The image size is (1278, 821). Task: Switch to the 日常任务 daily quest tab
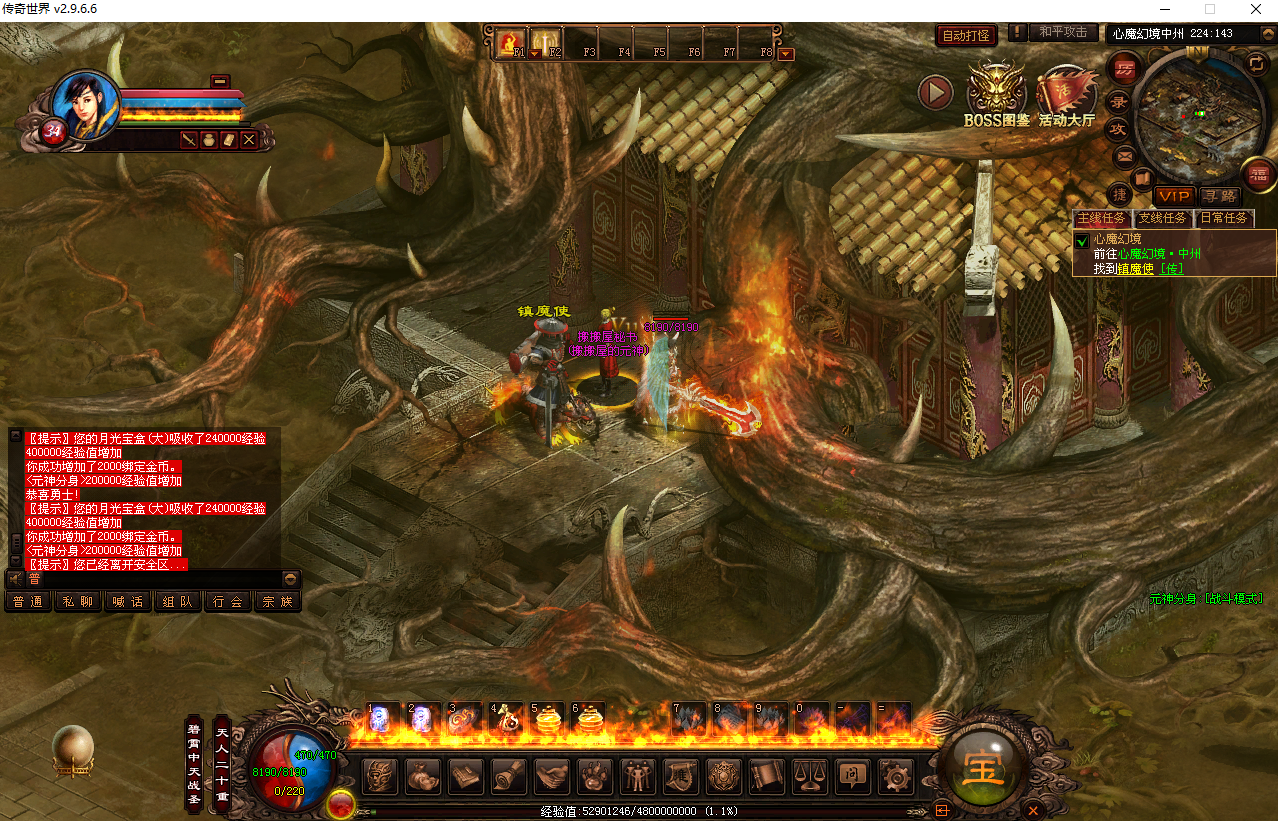click(1224, 218)
